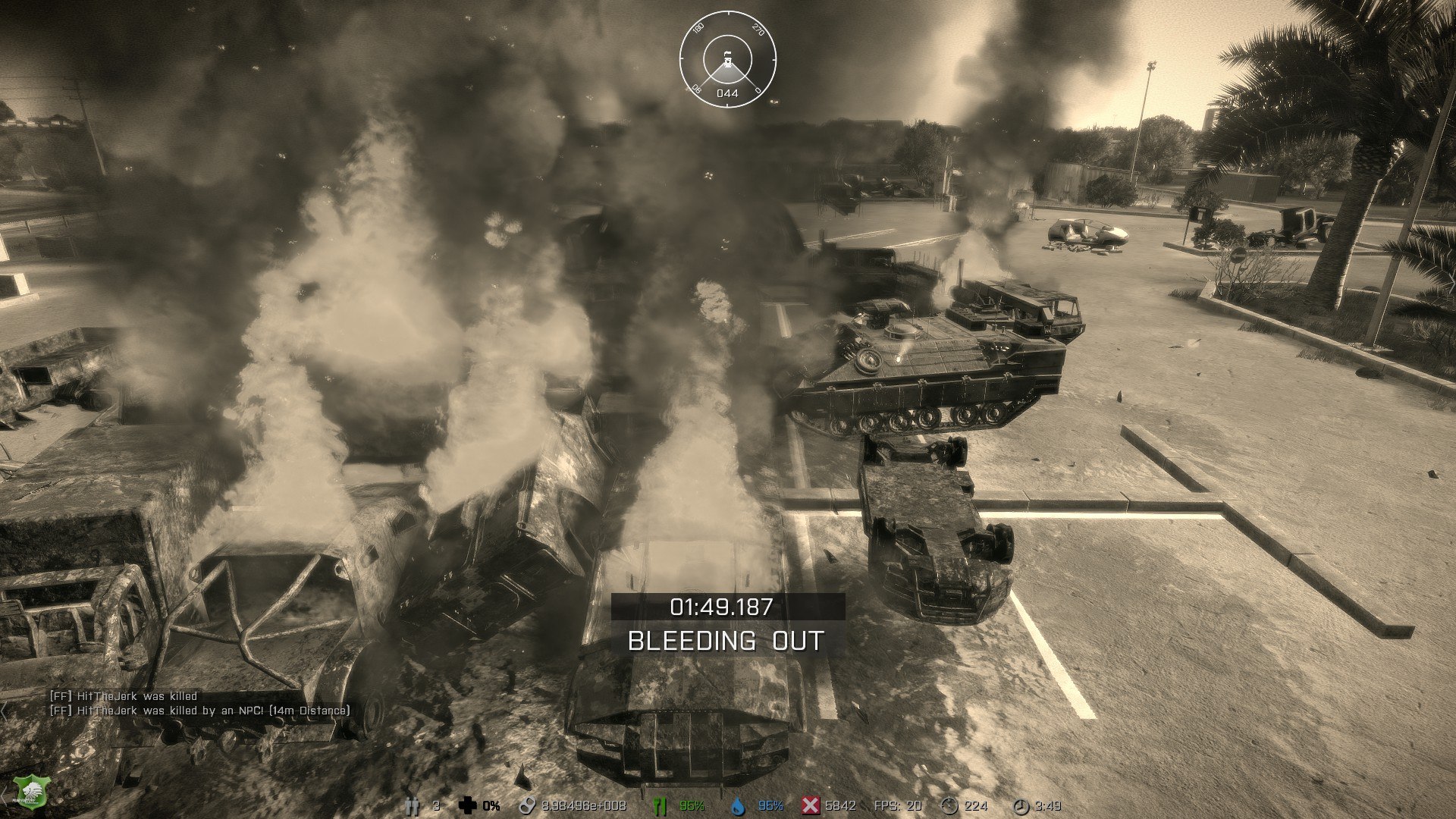1456x819 pixels.
Task: Select the fork and knife hunger icon
Action: [x=660, y=805]
